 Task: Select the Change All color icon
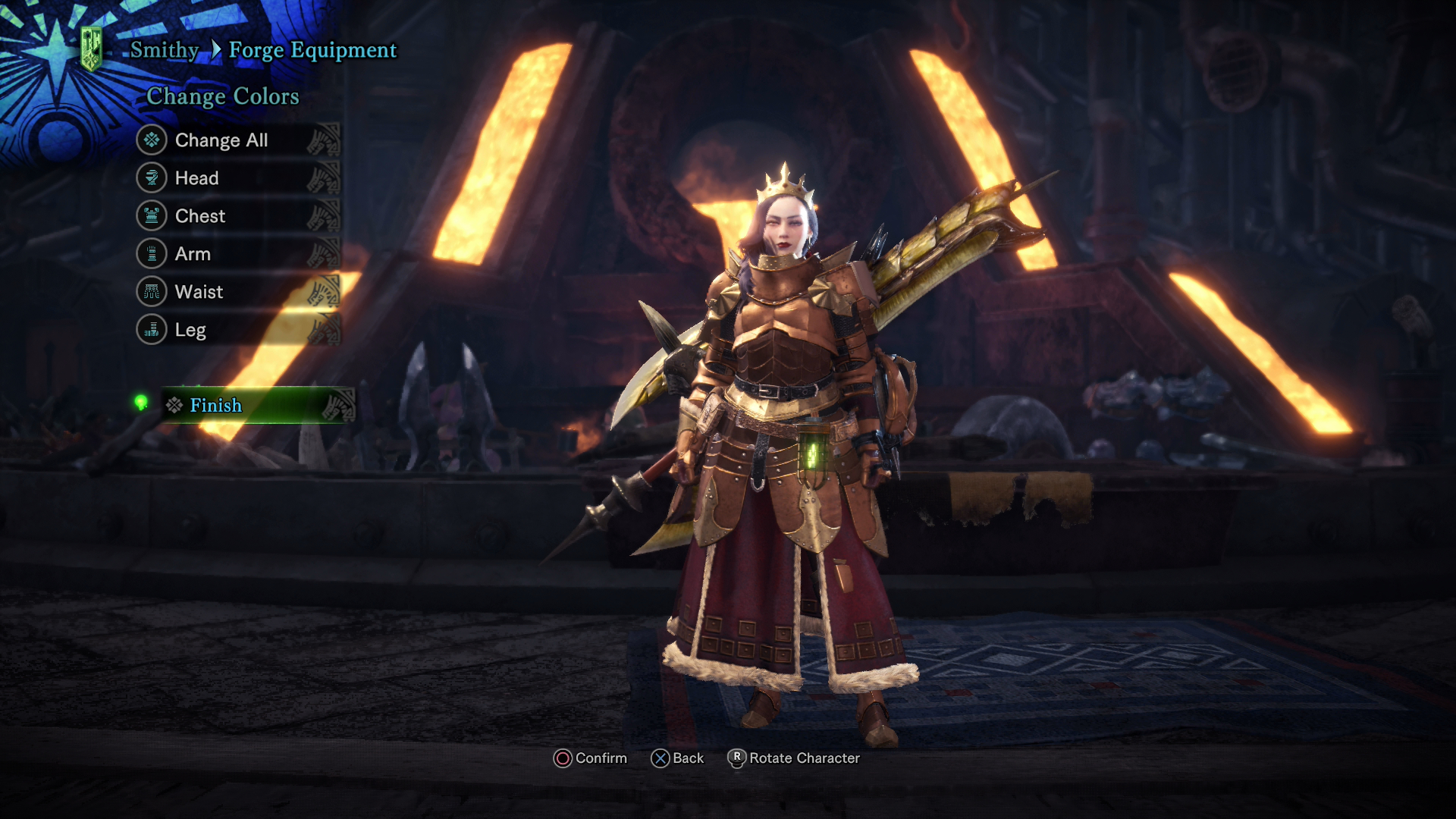[151, 140]
